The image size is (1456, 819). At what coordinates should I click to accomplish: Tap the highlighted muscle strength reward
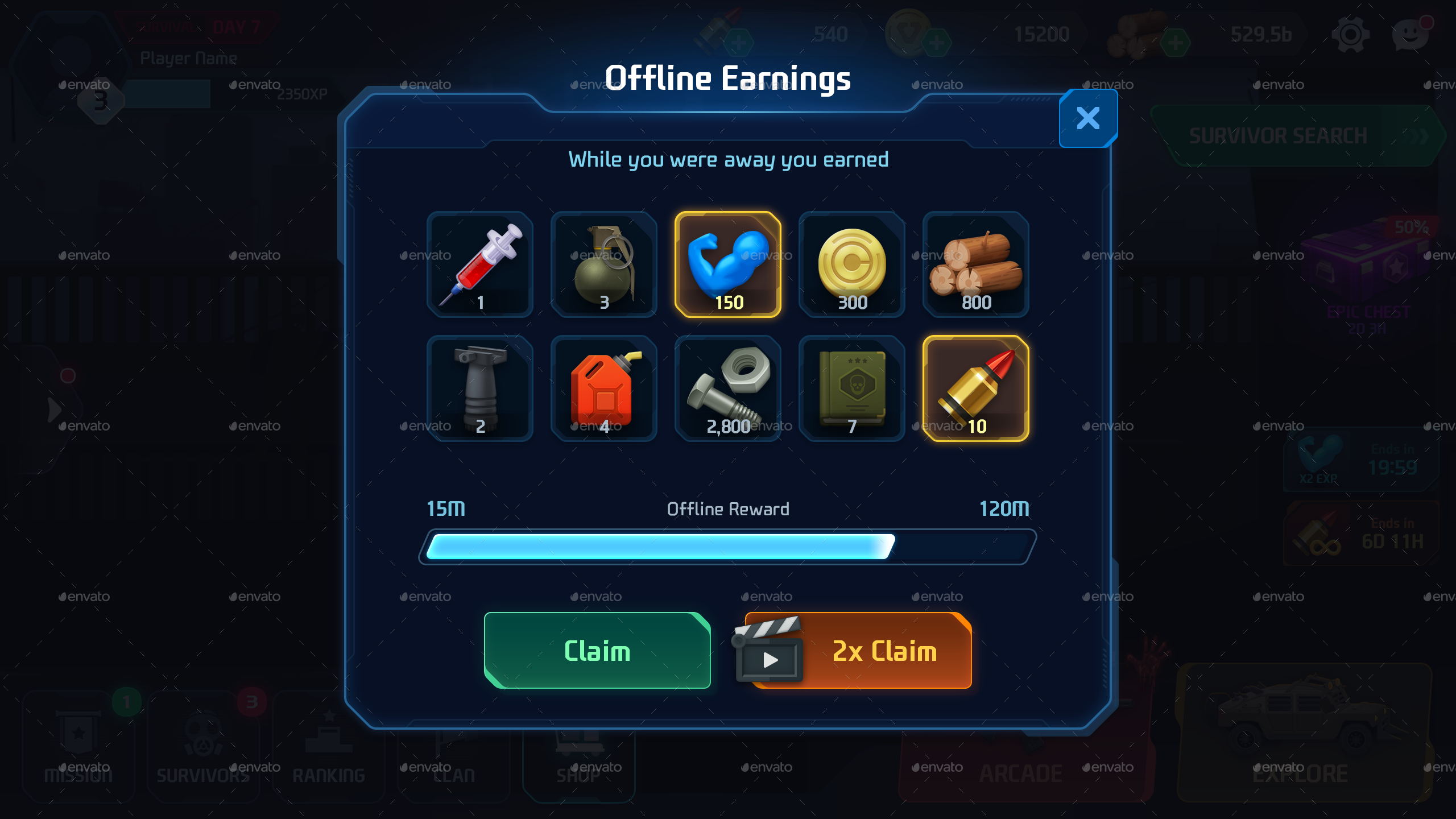(729, 266)
